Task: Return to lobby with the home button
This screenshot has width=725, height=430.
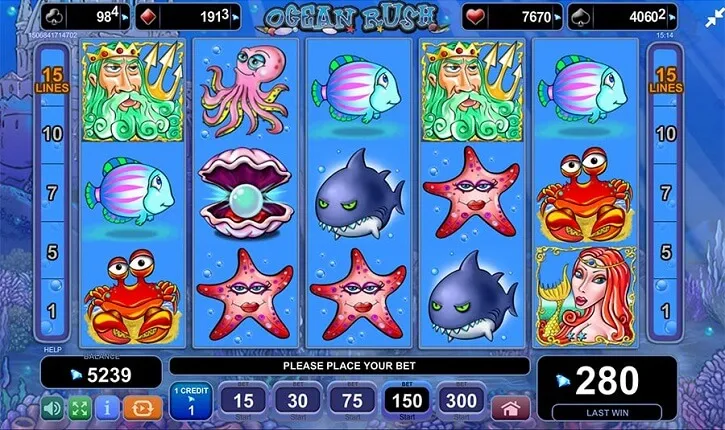Action: point(512,407)
